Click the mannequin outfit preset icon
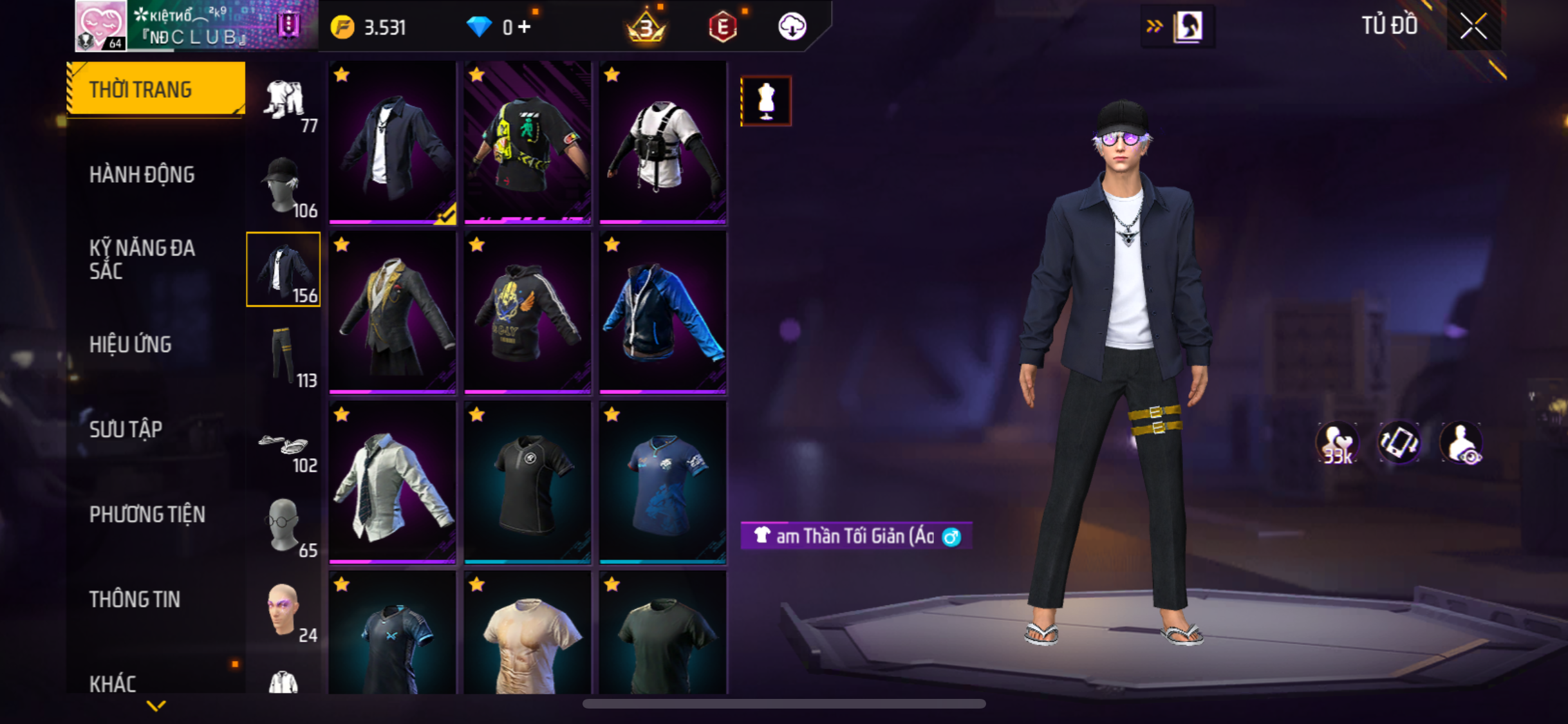This screenshot has height=724, width=1568. [766, 101]
